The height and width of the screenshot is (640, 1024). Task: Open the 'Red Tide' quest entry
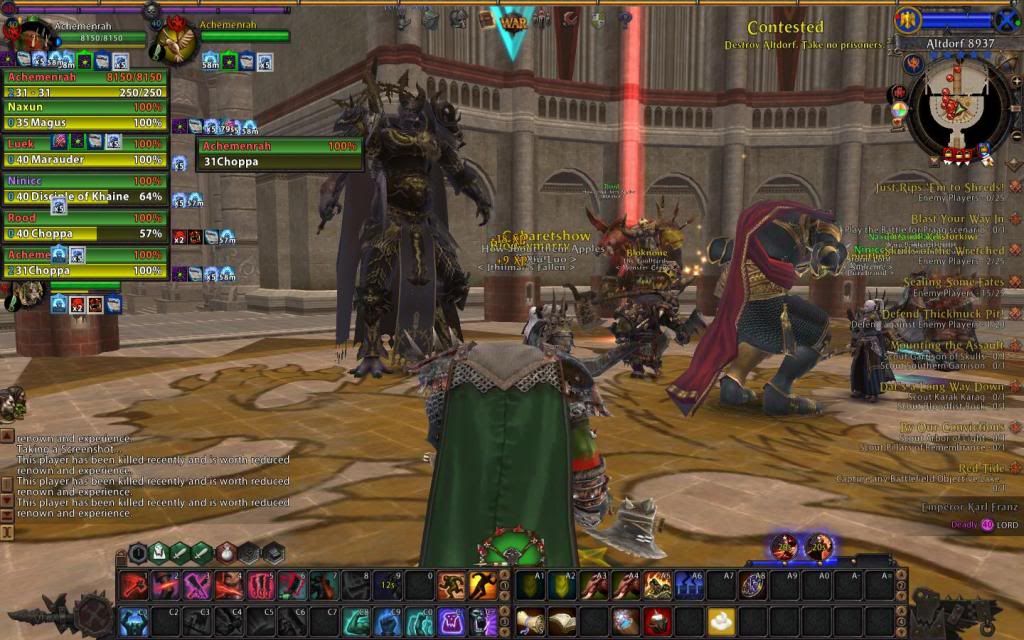[x=982, y=468]
